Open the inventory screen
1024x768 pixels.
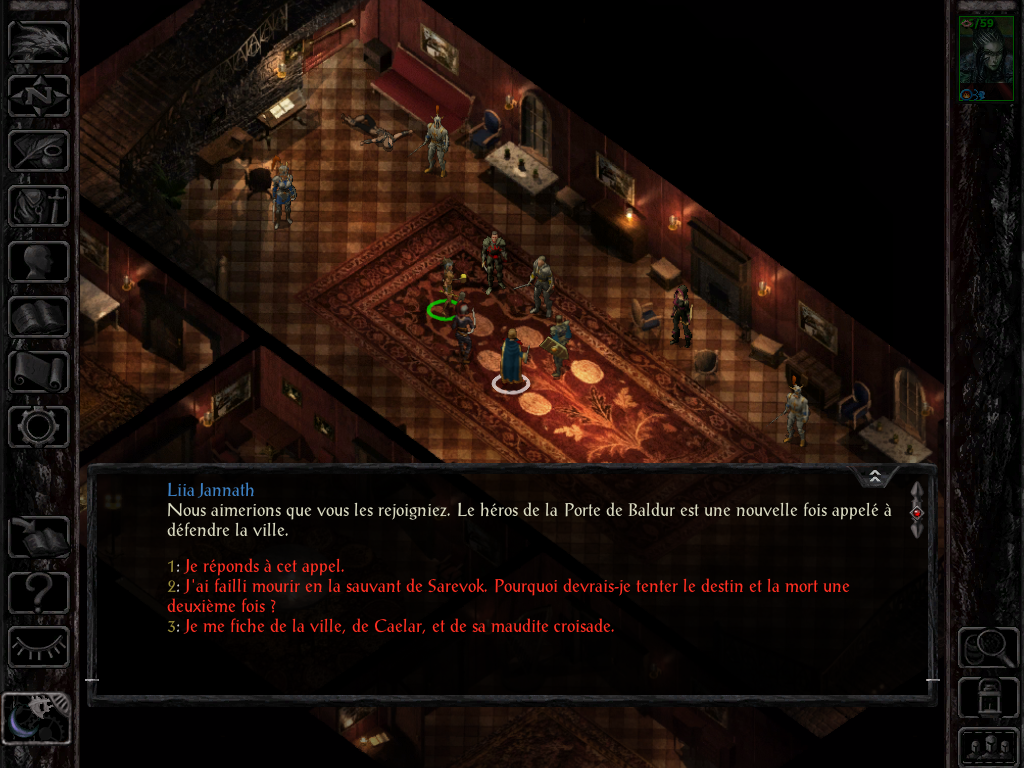click(x=39, y=206)
